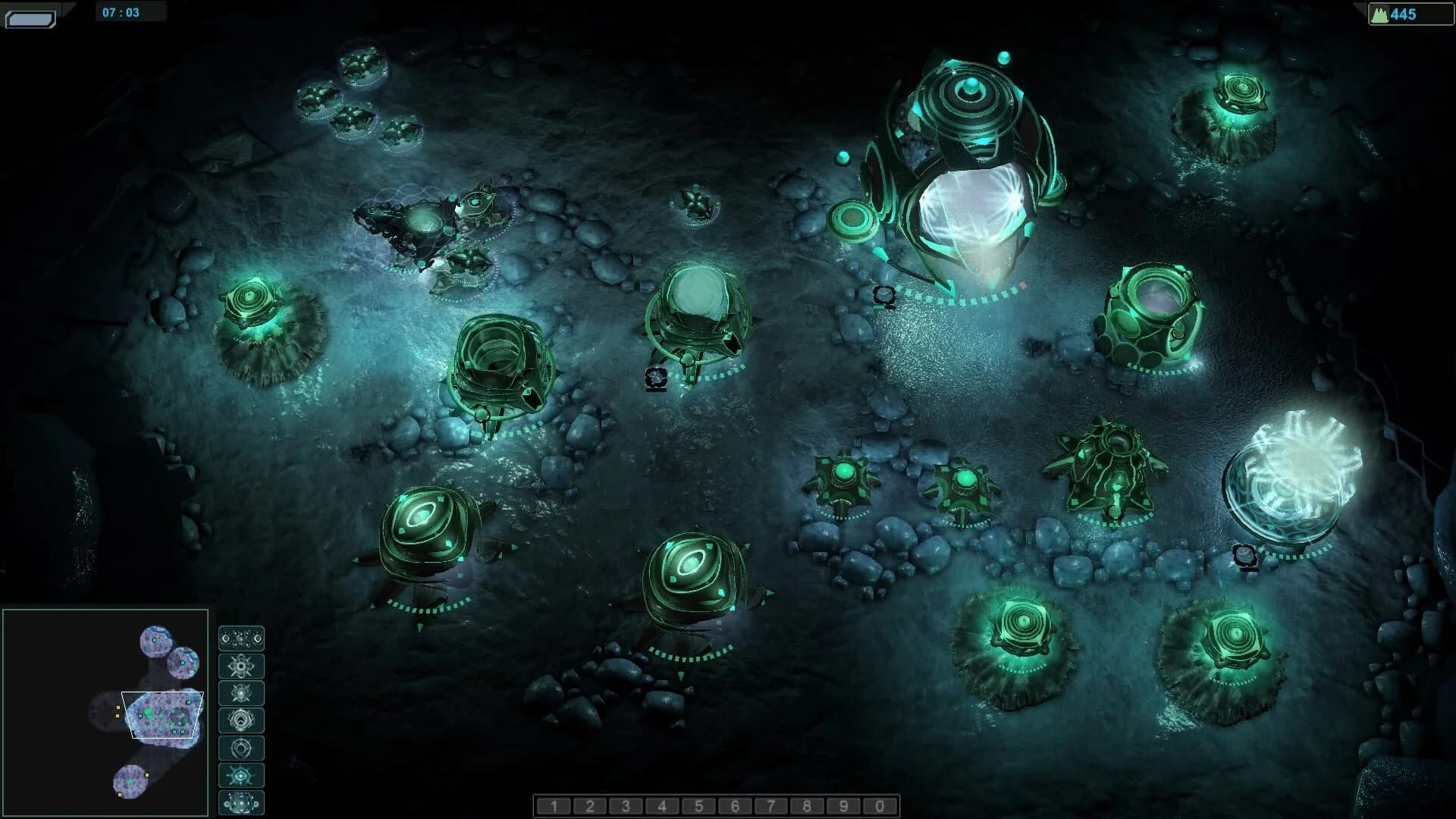
Task: Choose the ringed core structure icon in sidebar
Action: coord(241,720)
